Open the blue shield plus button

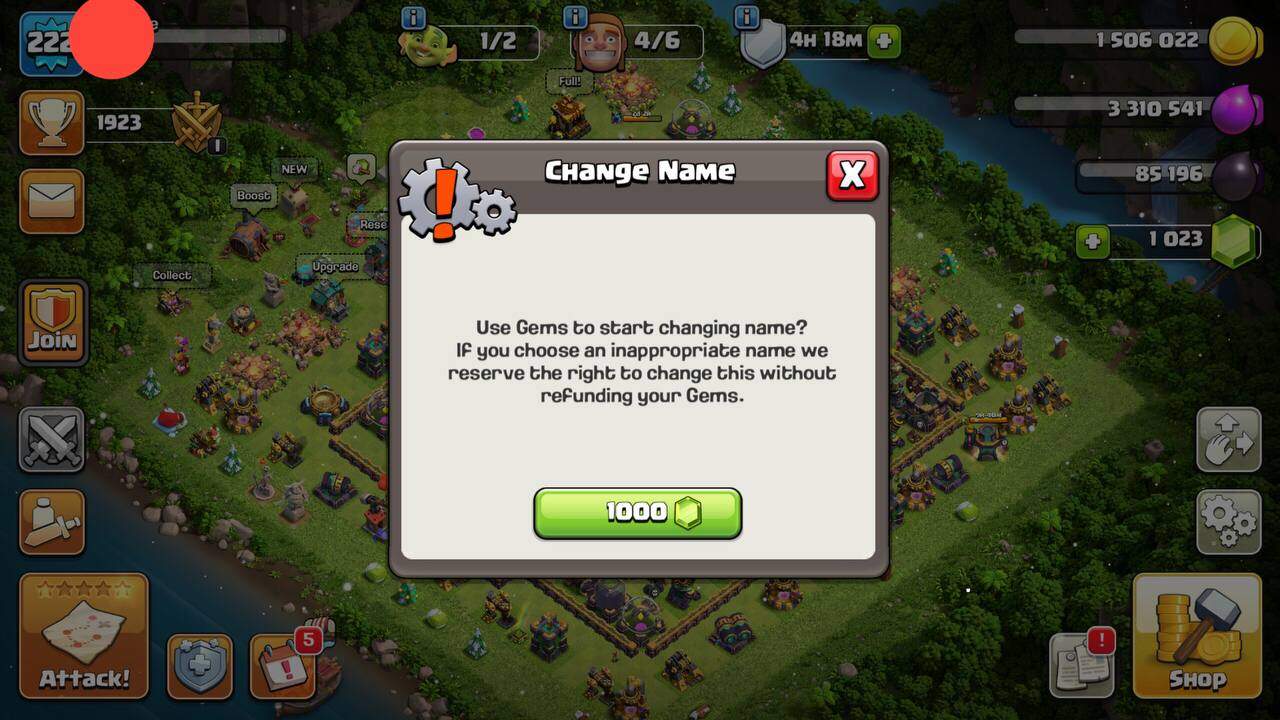[199, 665]
